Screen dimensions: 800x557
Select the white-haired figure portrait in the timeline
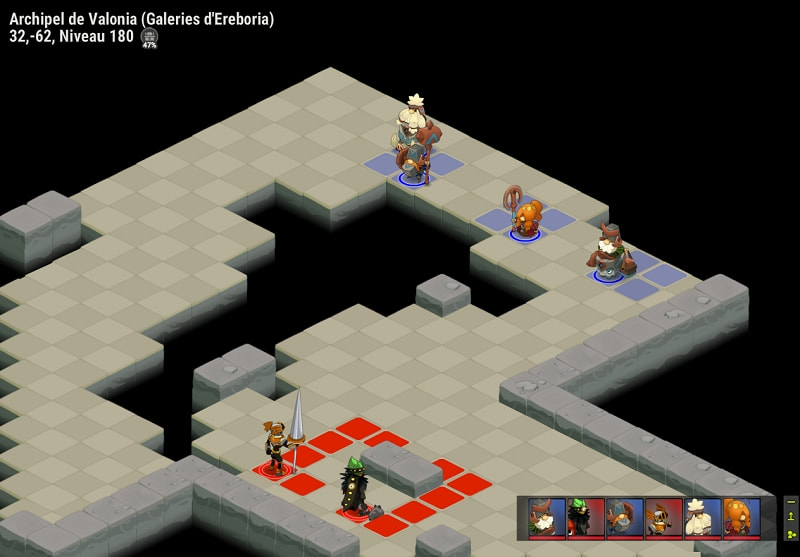(x=703, y=517)
